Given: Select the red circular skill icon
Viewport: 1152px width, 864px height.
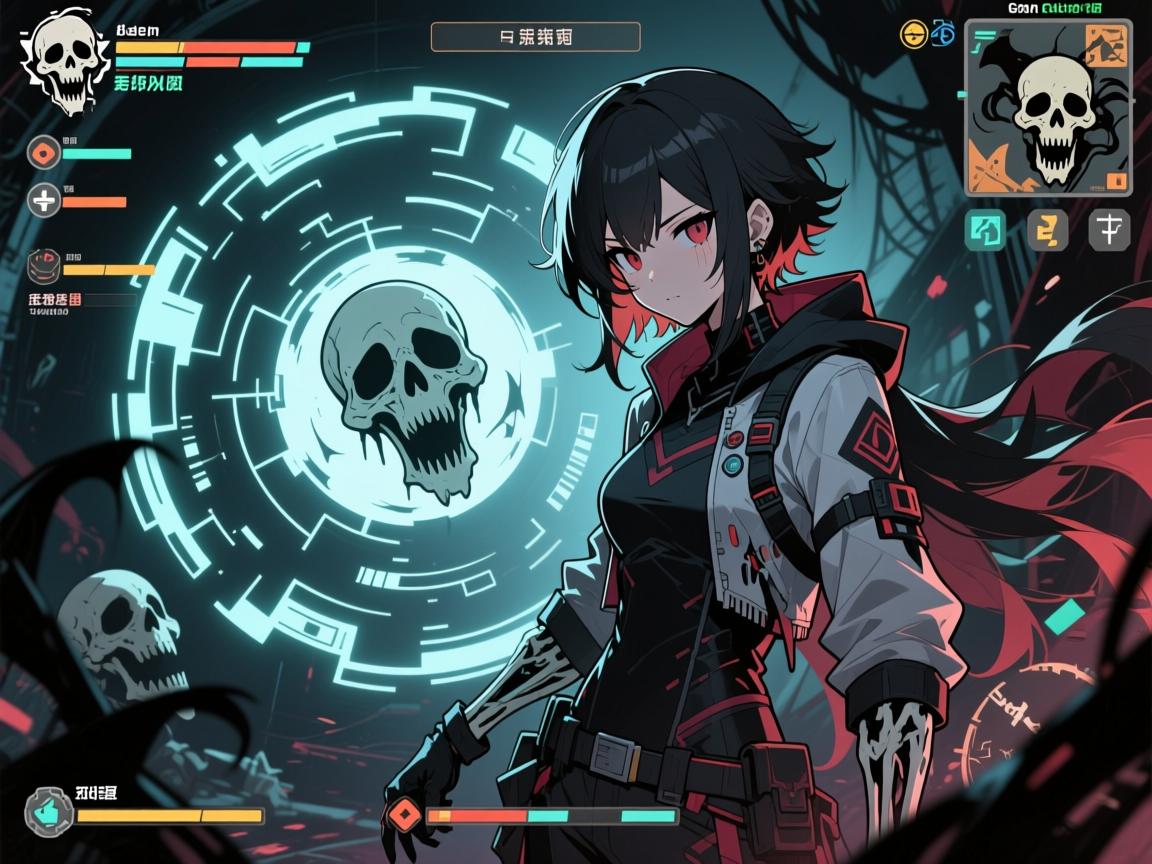Looking at the screenshot, I should point(44,152).
